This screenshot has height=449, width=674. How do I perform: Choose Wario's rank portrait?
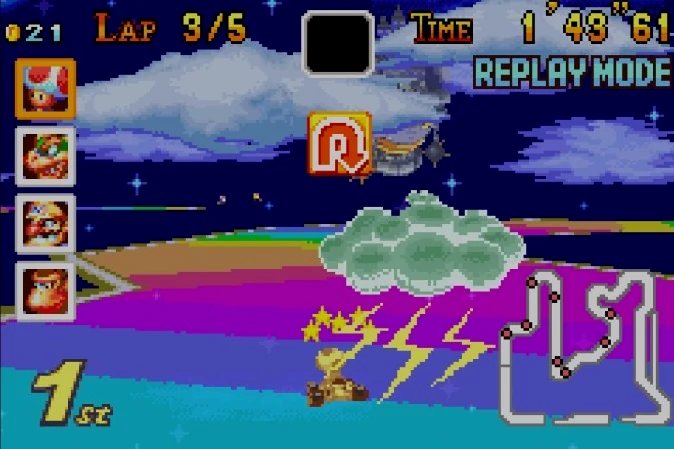(45, 222)
